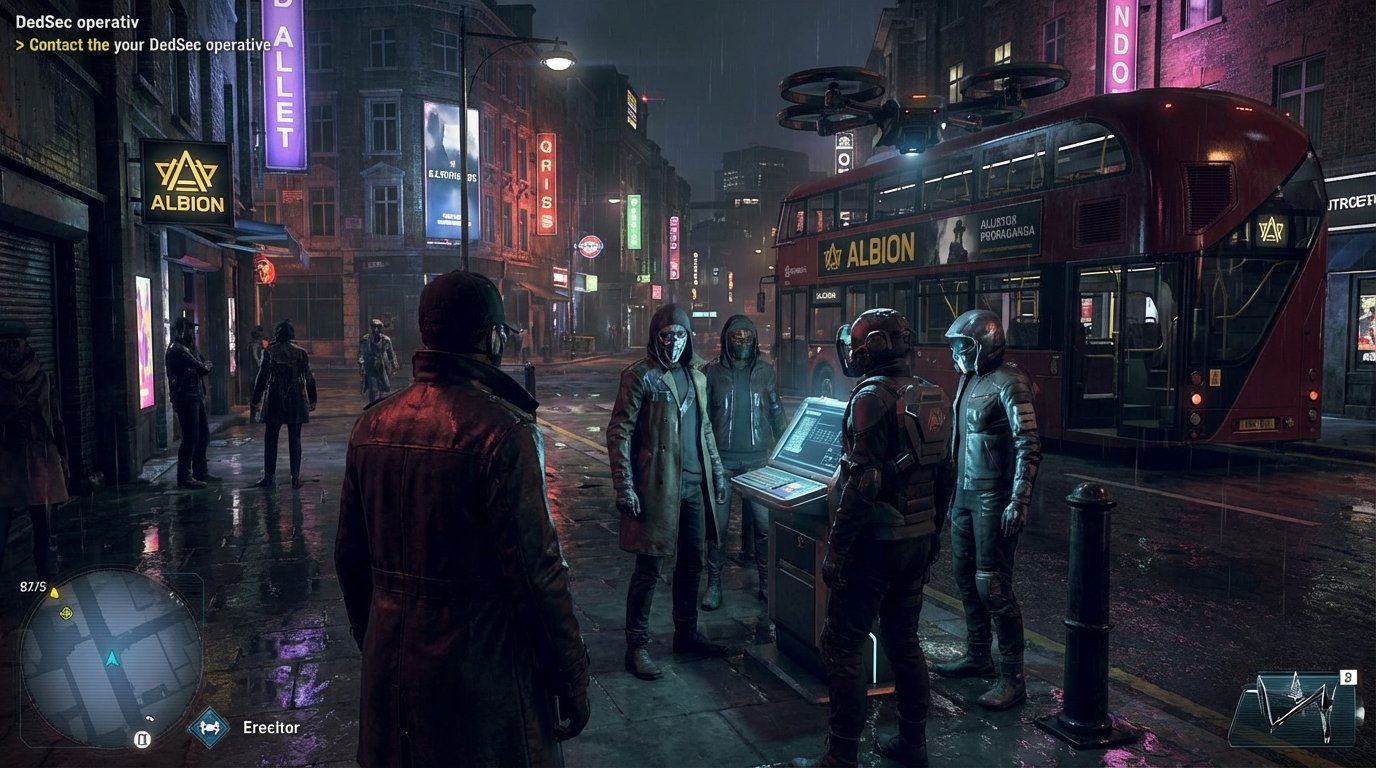Select the yellow objective pointer on minimap edge

[x=55, y=592]
